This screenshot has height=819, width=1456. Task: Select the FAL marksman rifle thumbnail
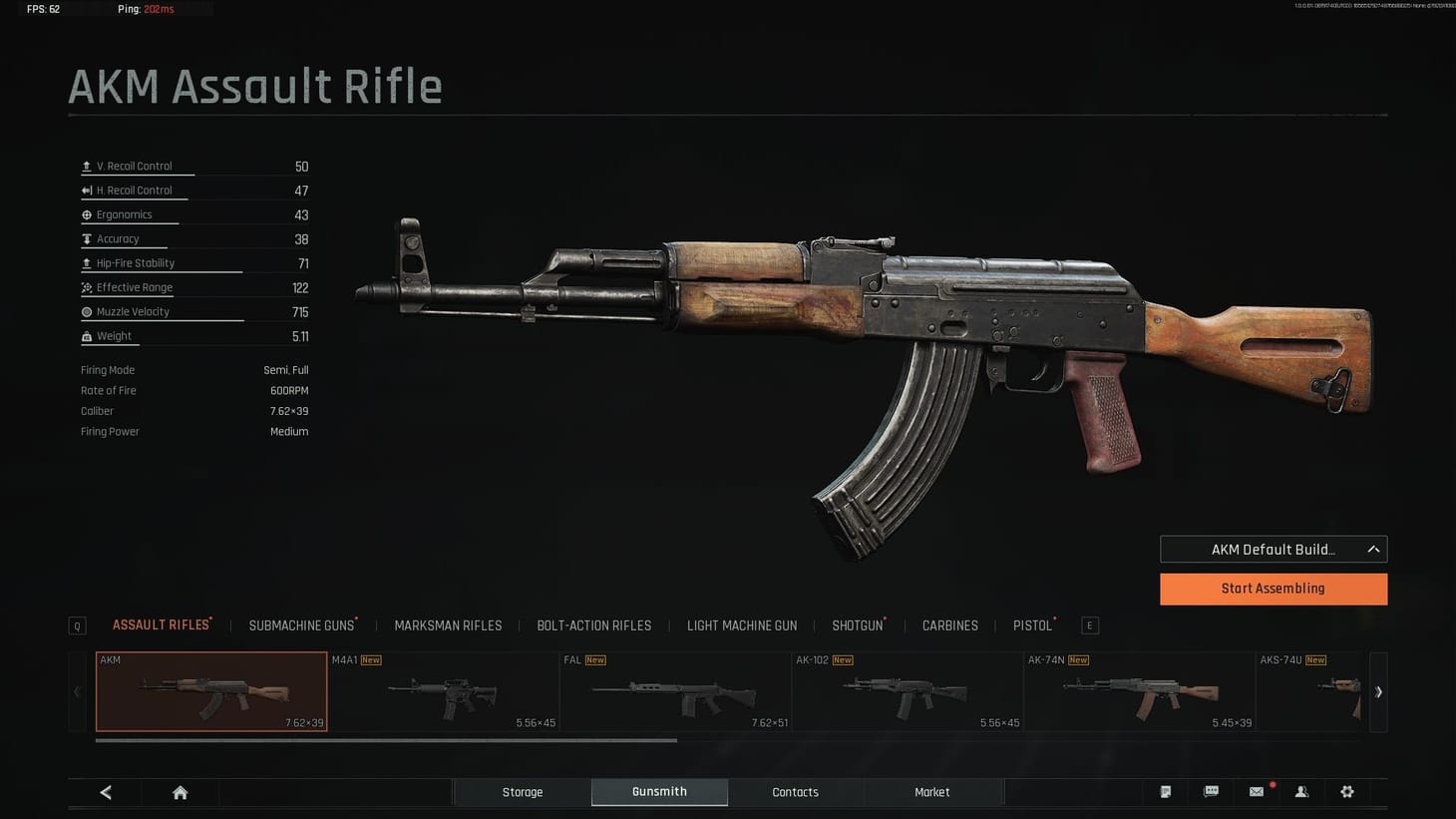coord(675,690)
